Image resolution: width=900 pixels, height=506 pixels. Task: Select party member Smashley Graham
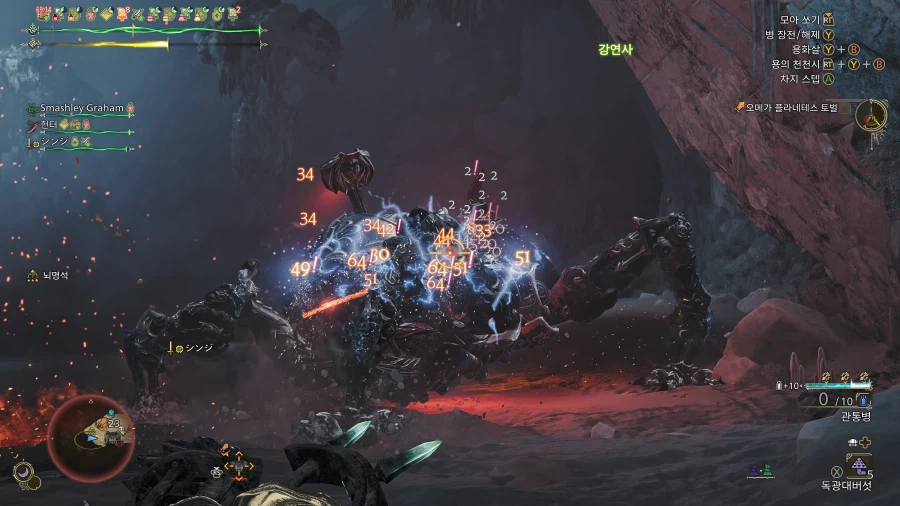[80, 108]
